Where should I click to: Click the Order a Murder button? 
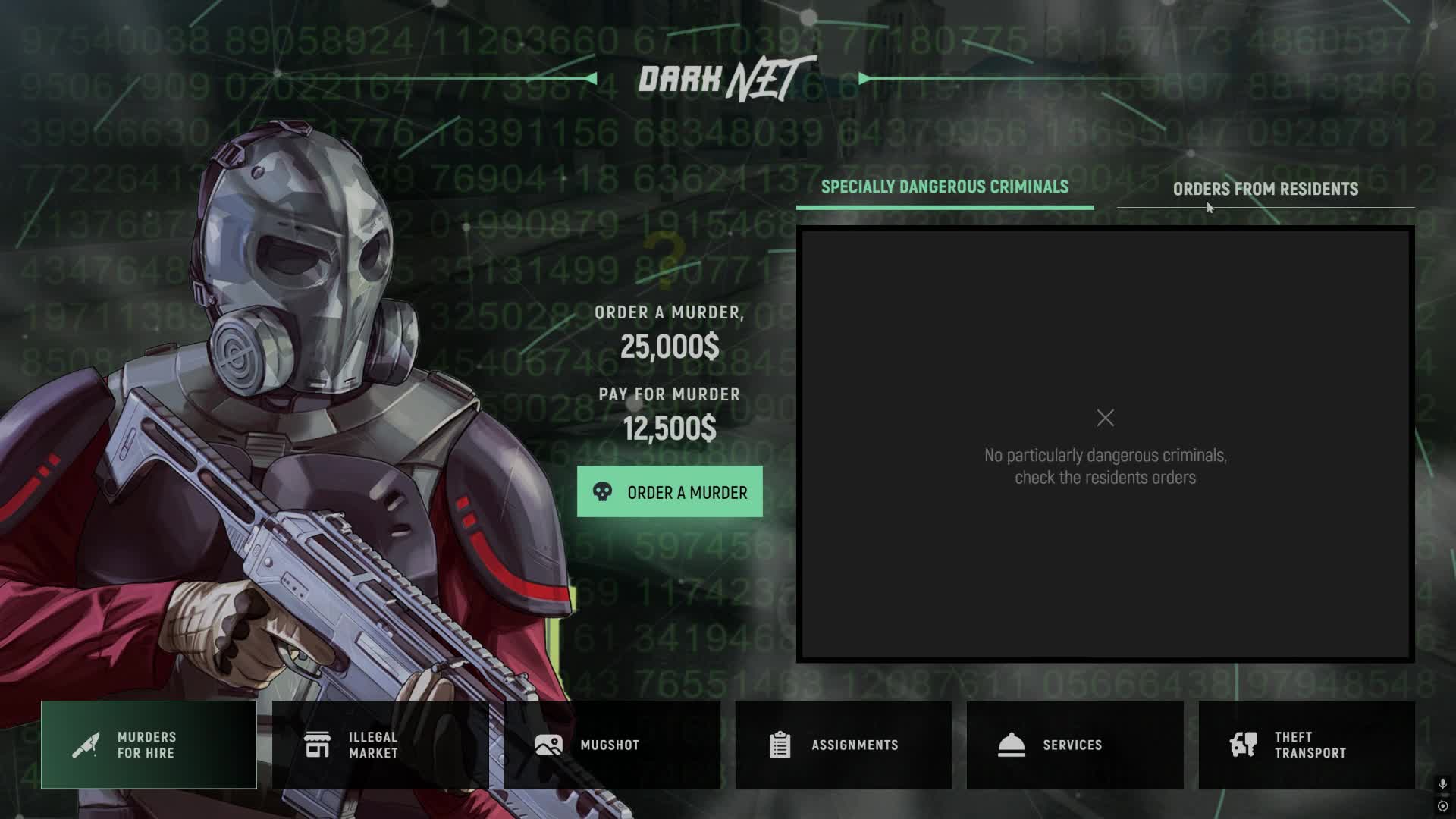[x=670, y=492]
